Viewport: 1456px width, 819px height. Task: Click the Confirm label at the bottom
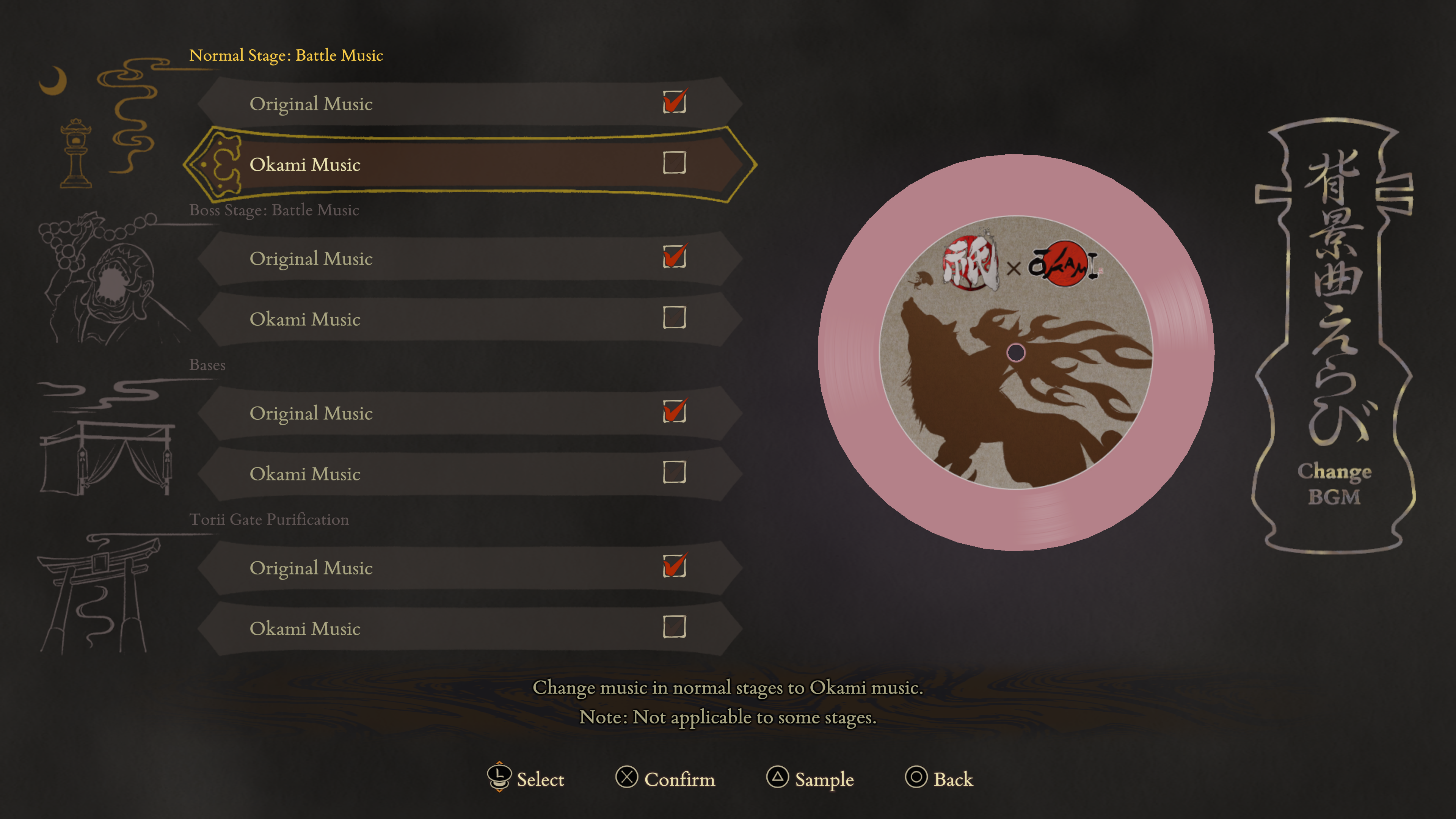point(679,780)
